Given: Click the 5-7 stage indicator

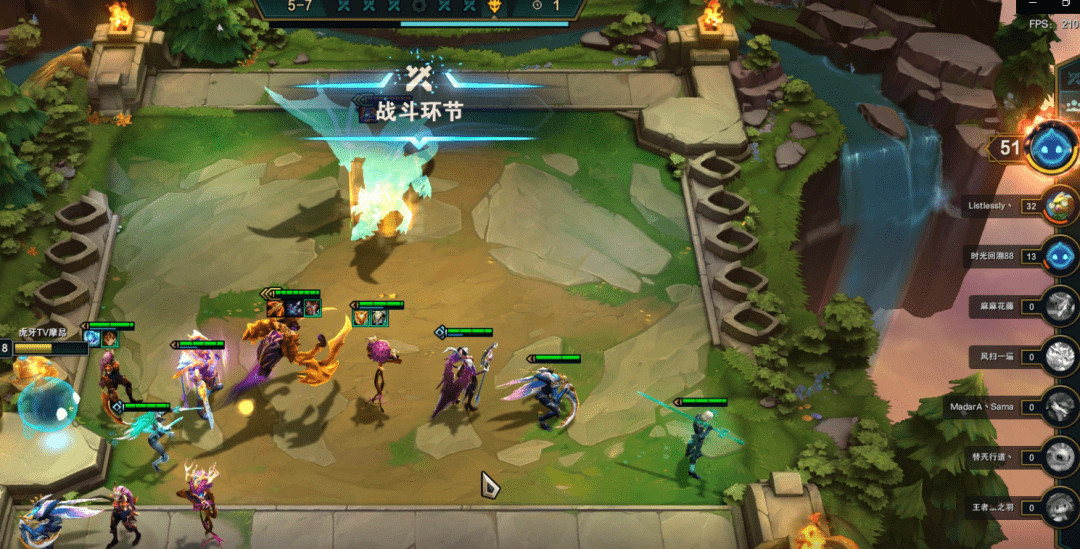Looking at the screenshot, I should click(299, 6).
